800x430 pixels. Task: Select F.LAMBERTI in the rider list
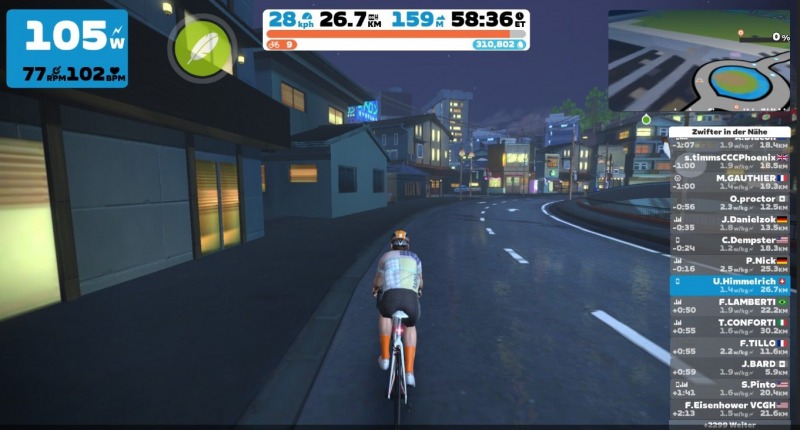pyautogui.click(x=733, y=305)
